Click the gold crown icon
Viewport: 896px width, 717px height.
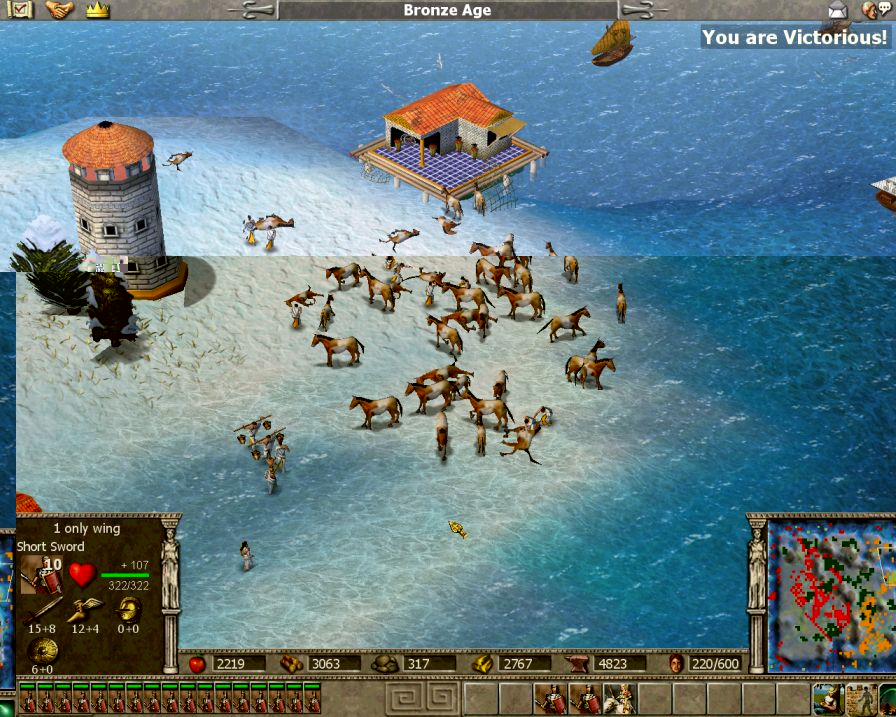click(97, 10)
